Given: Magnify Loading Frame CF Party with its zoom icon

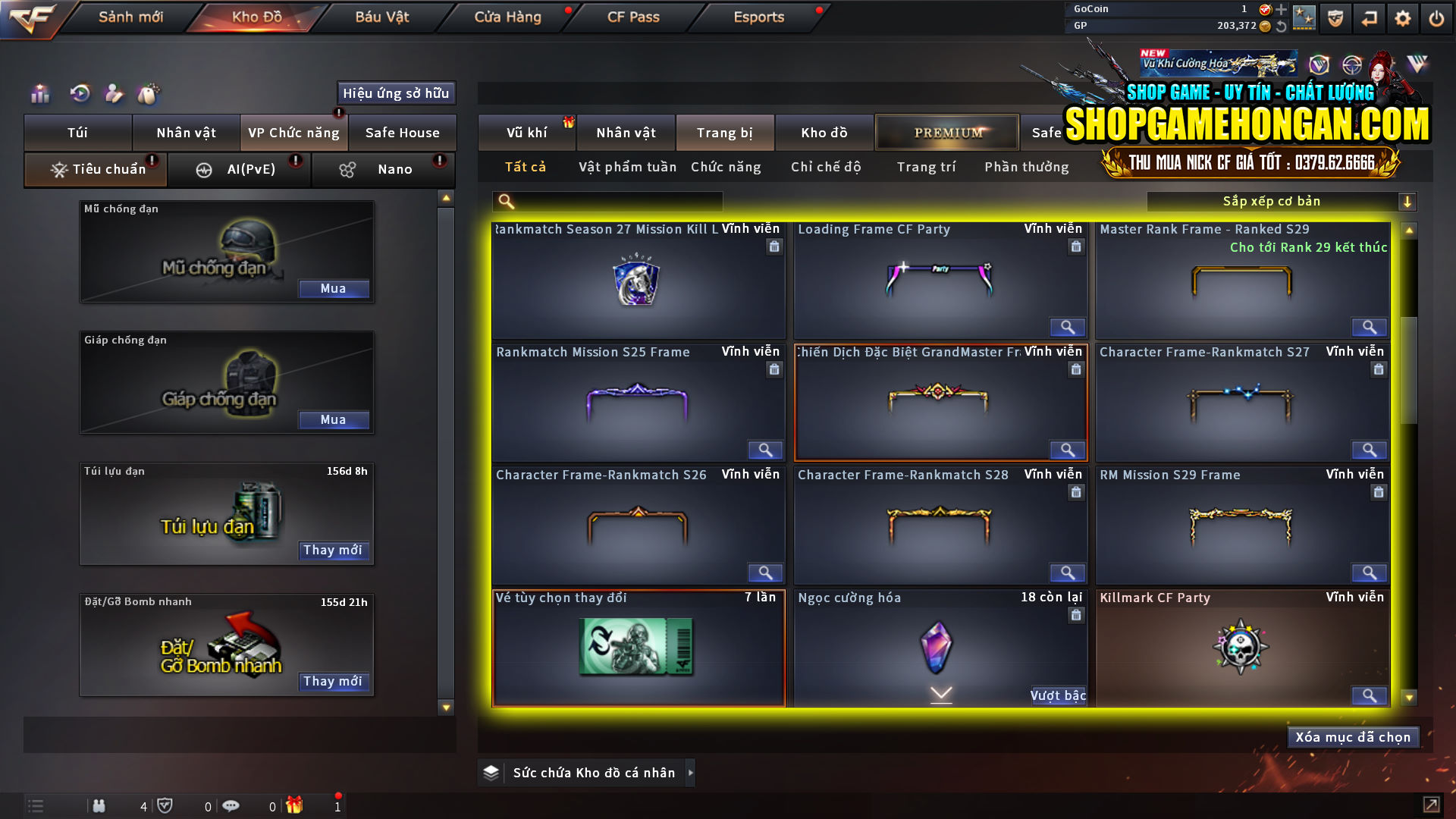Looking at the screenshot, I should coord(1067,327).
